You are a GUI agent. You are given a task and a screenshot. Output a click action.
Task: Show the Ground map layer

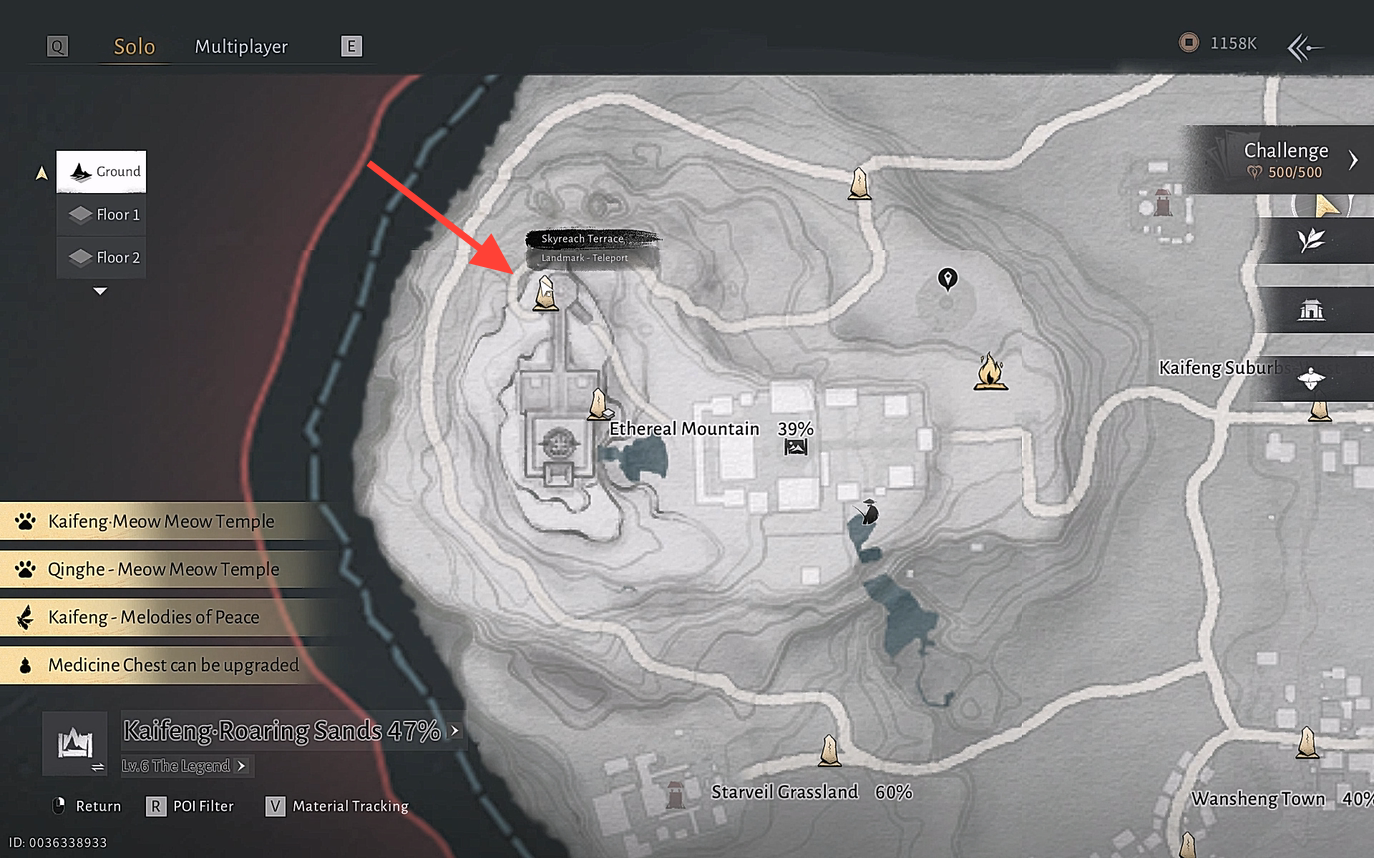[x=102, y=172]
